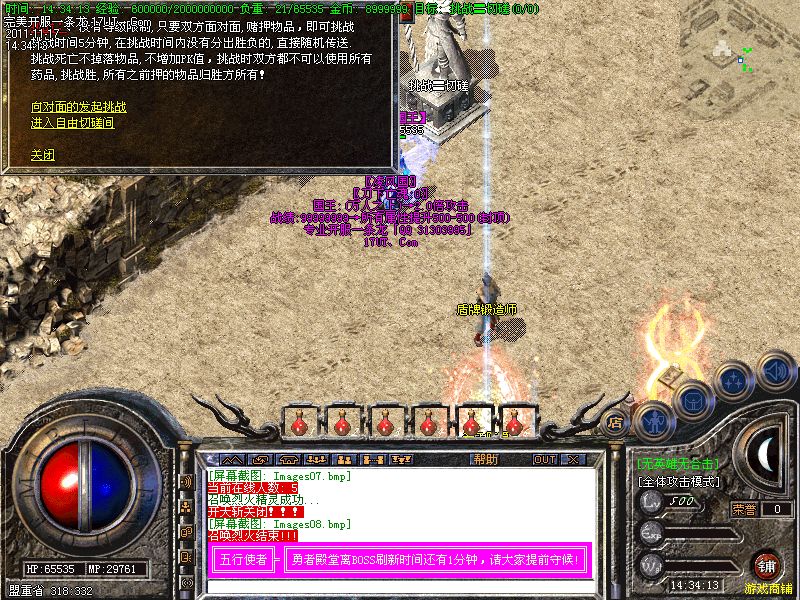Use the first red potion in the belt

[299, 423]
